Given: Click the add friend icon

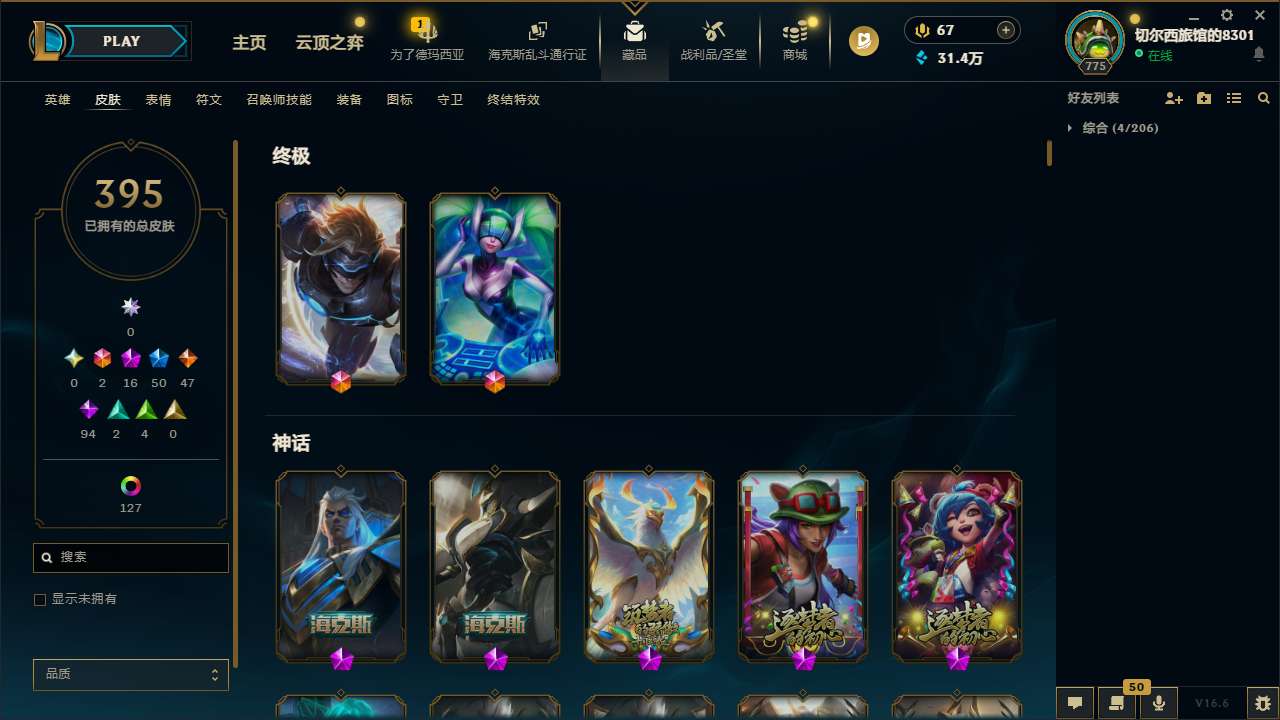Looking at the screenshot, I should click(1174, 97).
